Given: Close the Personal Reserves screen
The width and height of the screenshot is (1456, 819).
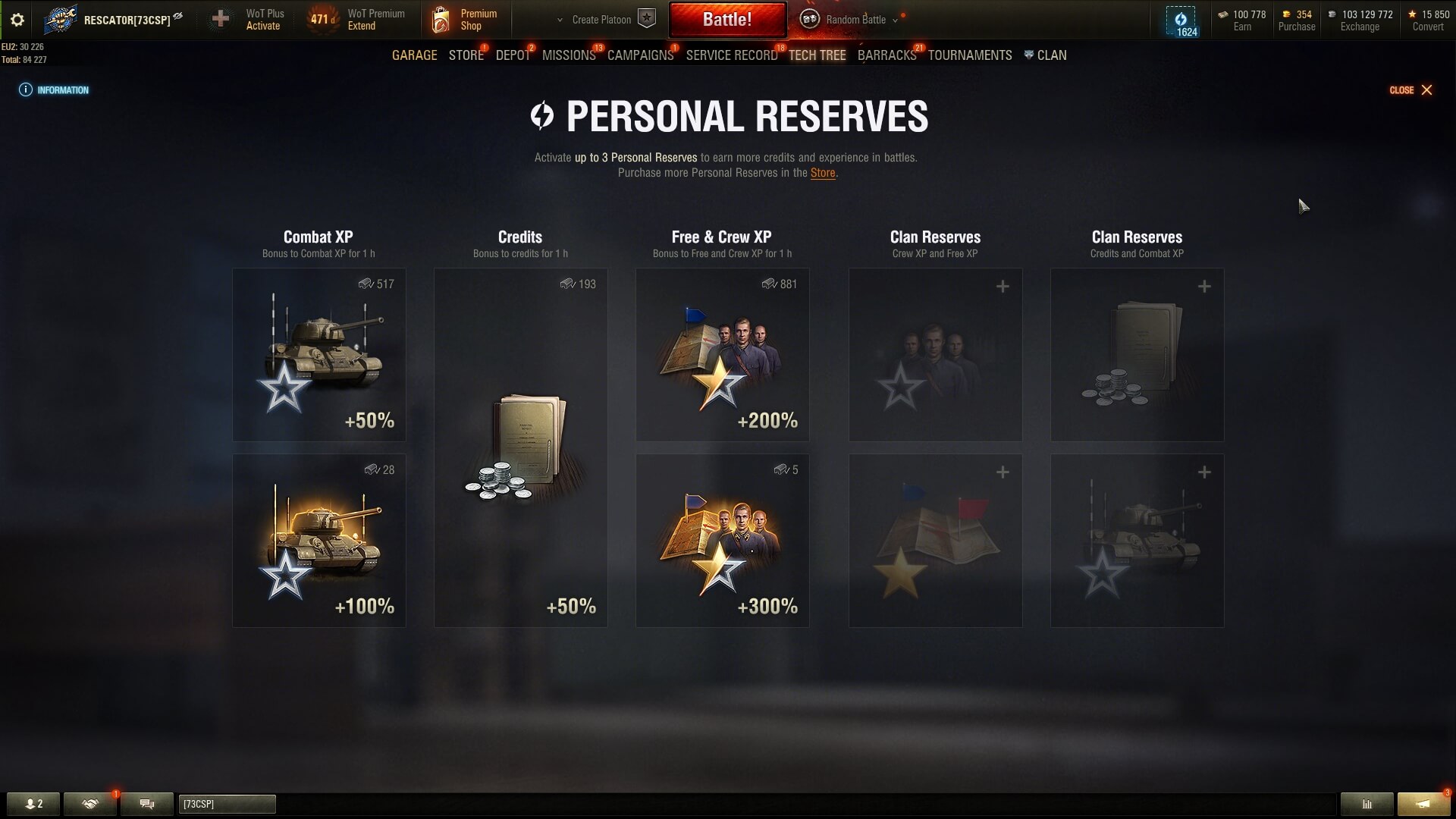Looking at the screenshot, I should pyautogui.click(x=1410, y=90).
